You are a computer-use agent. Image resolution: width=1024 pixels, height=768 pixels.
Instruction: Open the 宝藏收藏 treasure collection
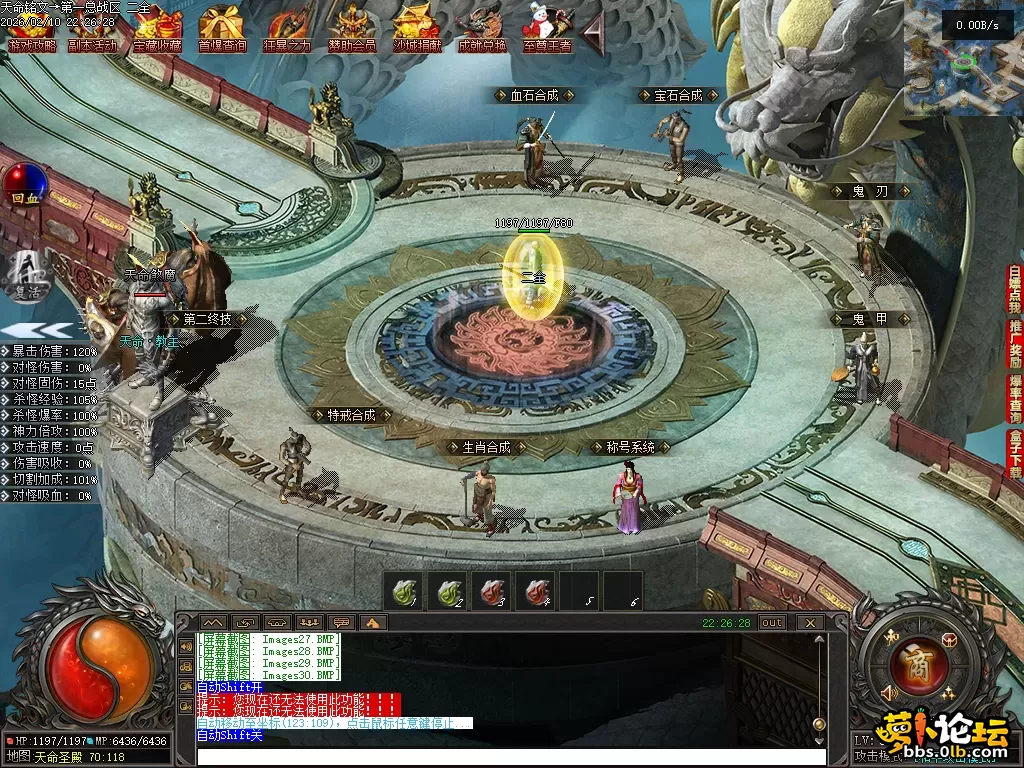pos(157,30)
